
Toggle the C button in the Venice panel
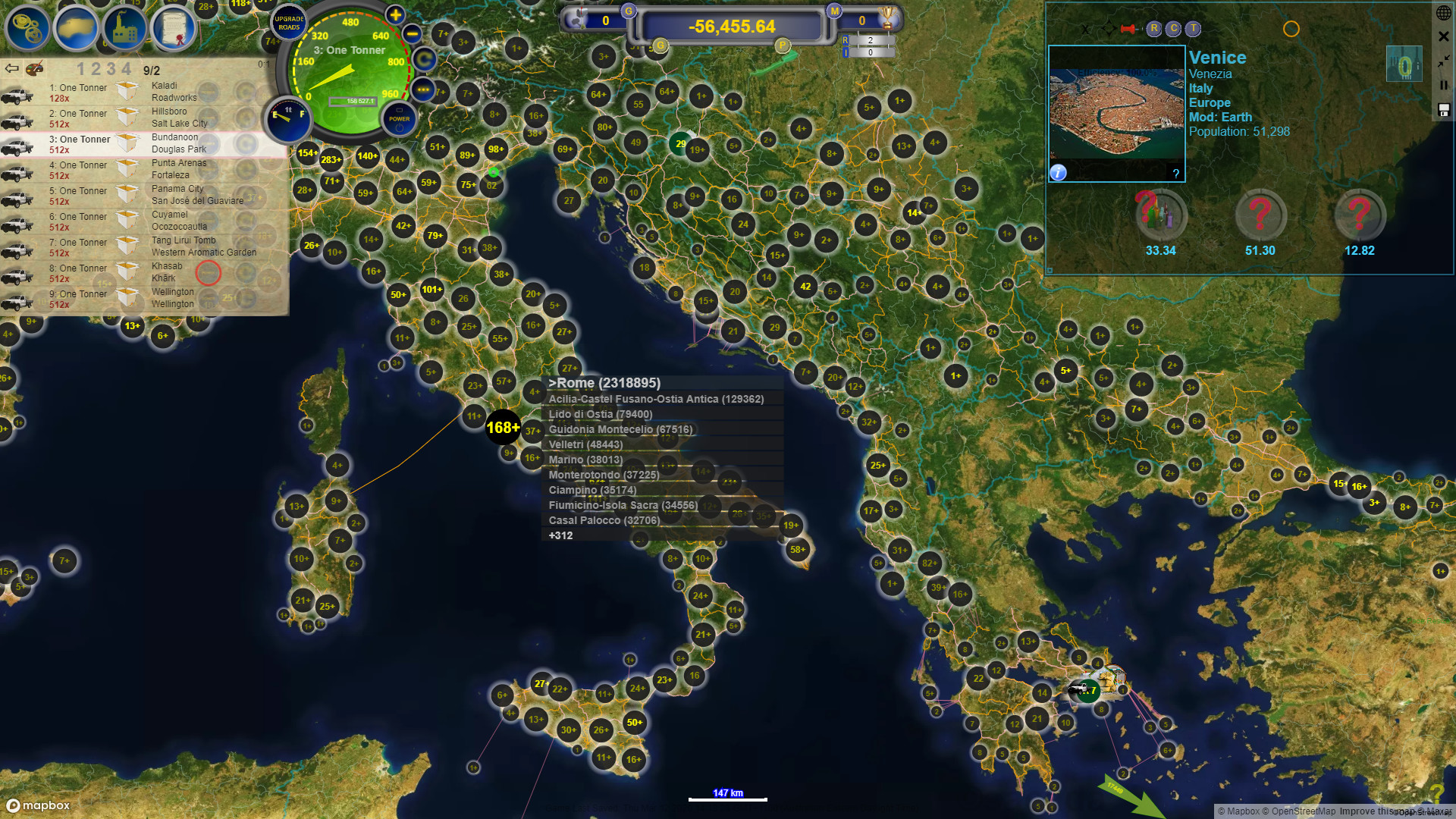(x=1173, y=28)
